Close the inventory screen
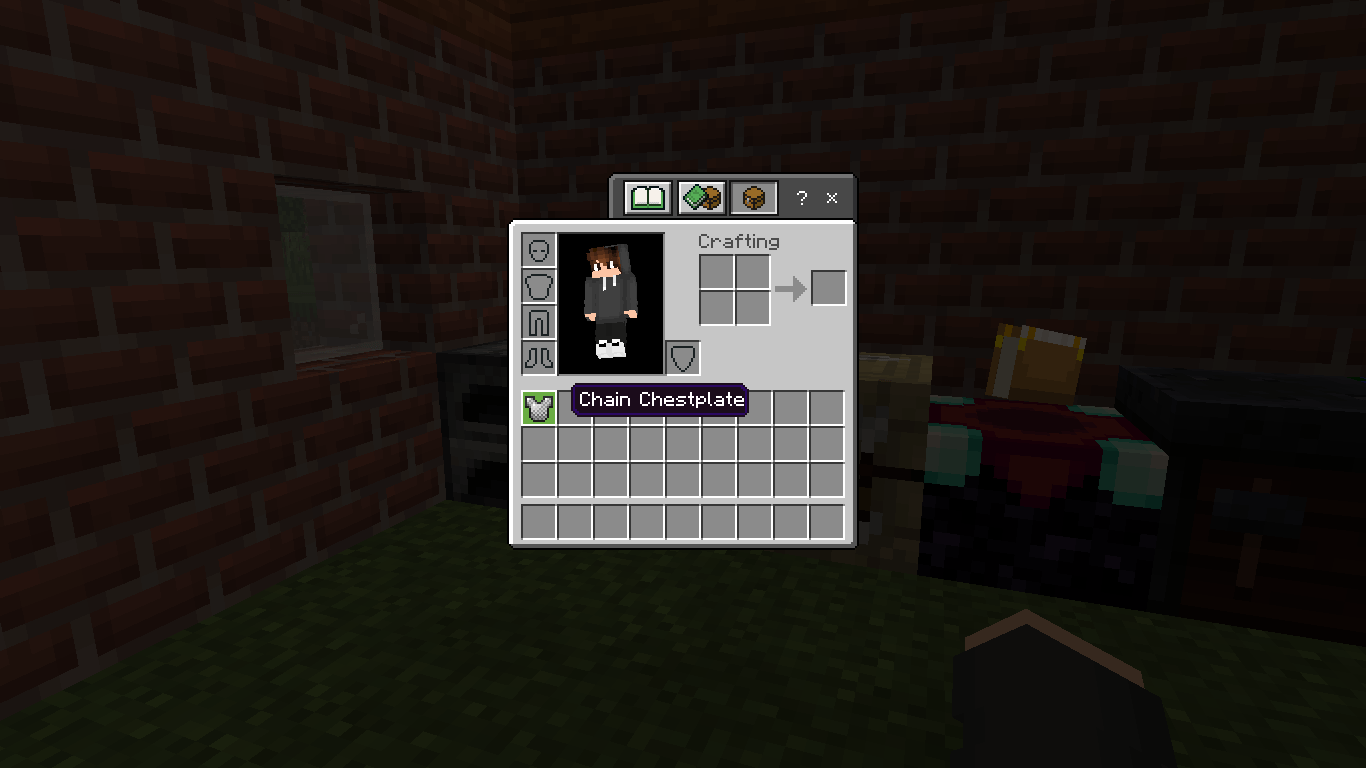 pos(832,198)
